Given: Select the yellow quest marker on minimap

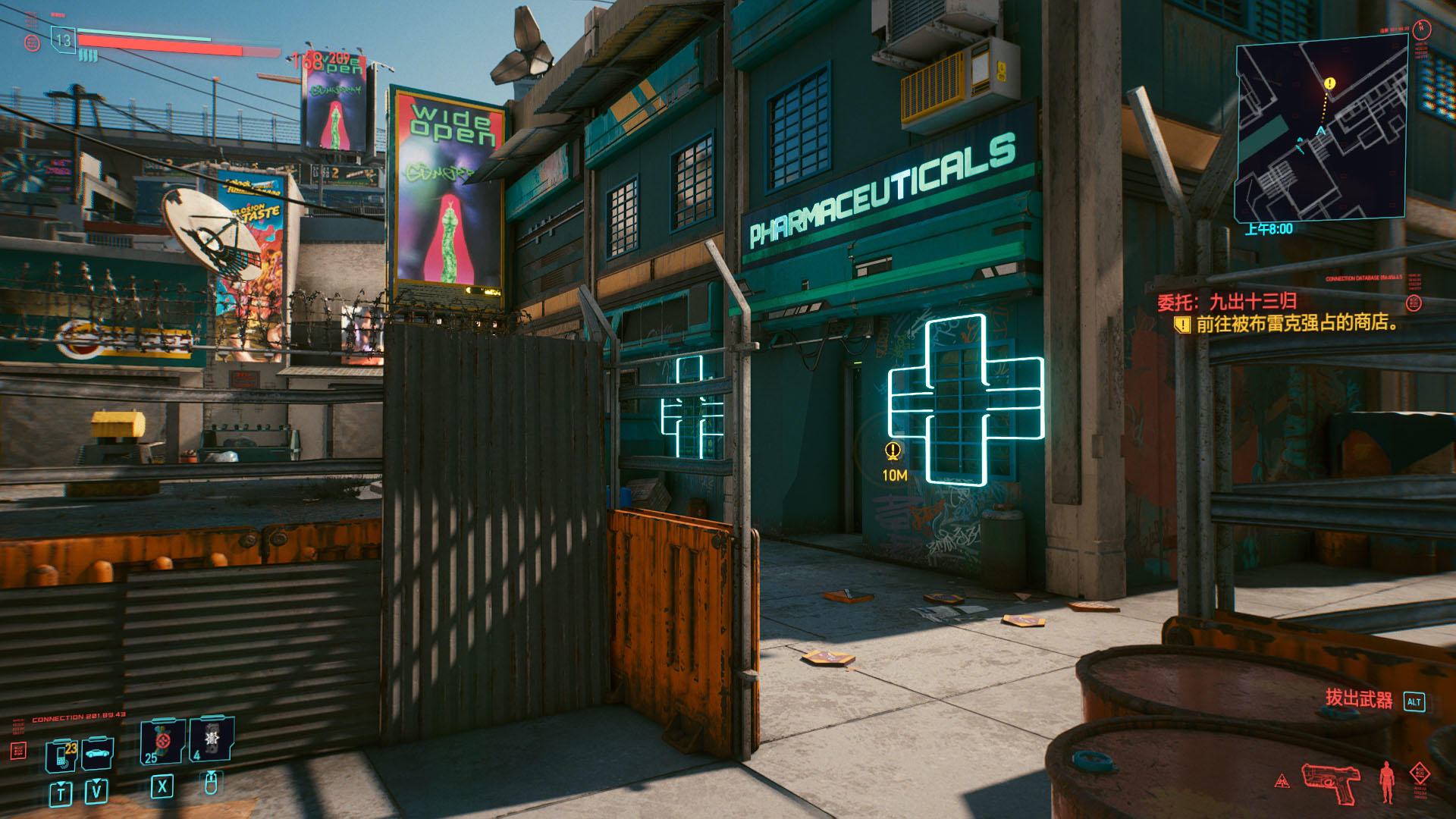Looking at the screenshot, I should tap(1329, 83).
